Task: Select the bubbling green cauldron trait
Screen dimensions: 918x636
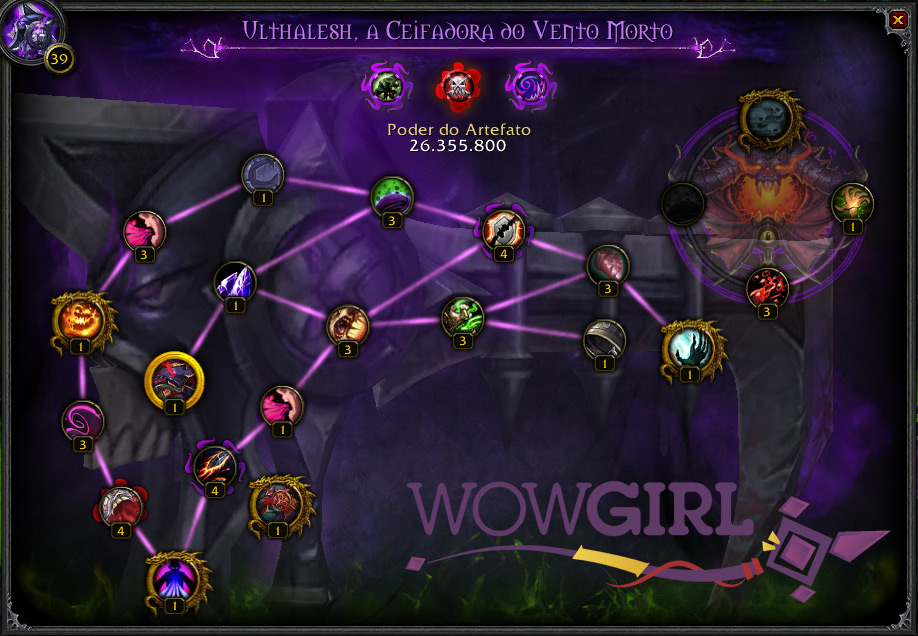Action: 392,196
